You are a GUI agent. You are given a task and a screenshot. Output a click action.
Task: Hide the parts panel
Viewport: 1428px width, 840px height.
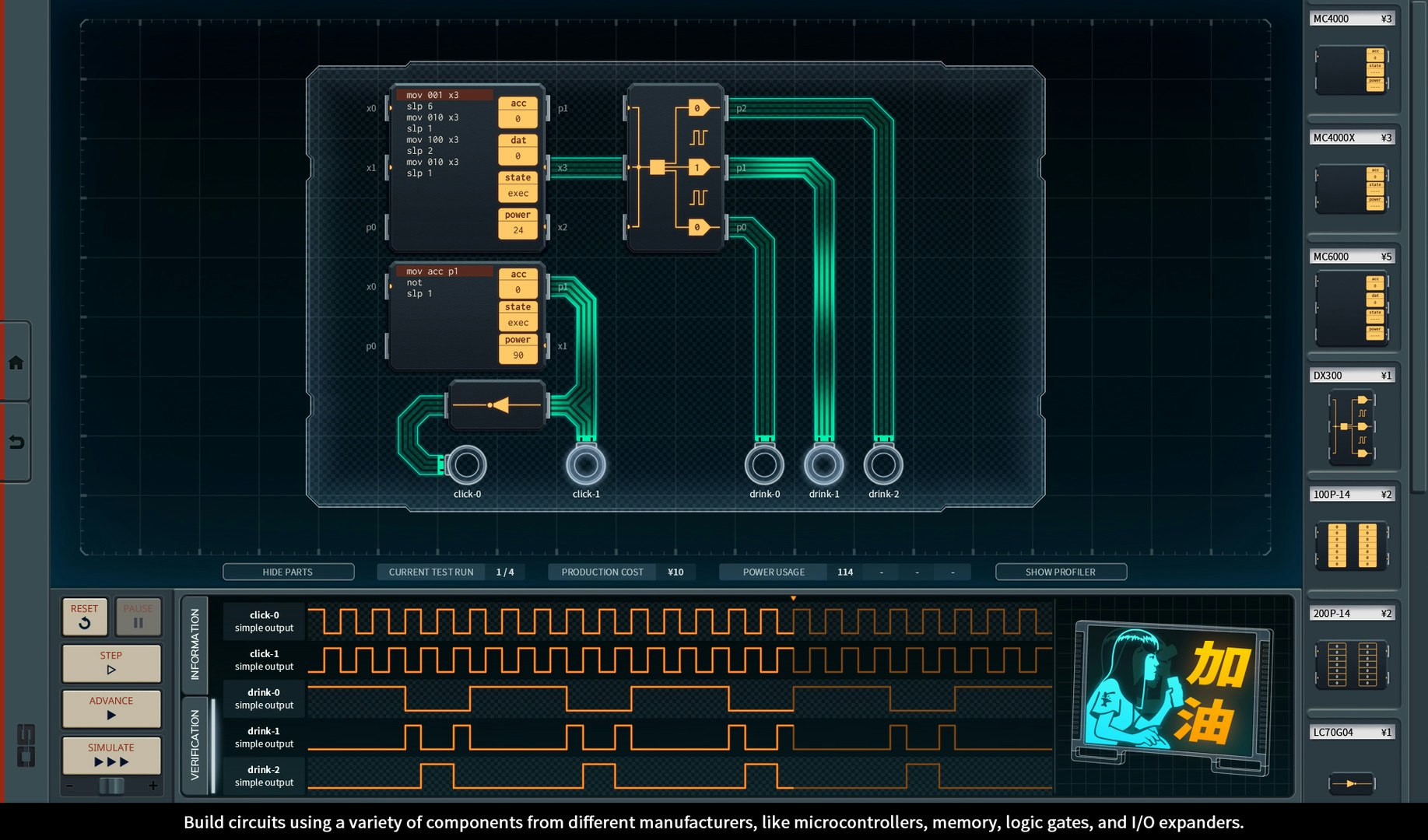(x=288, y=572)
